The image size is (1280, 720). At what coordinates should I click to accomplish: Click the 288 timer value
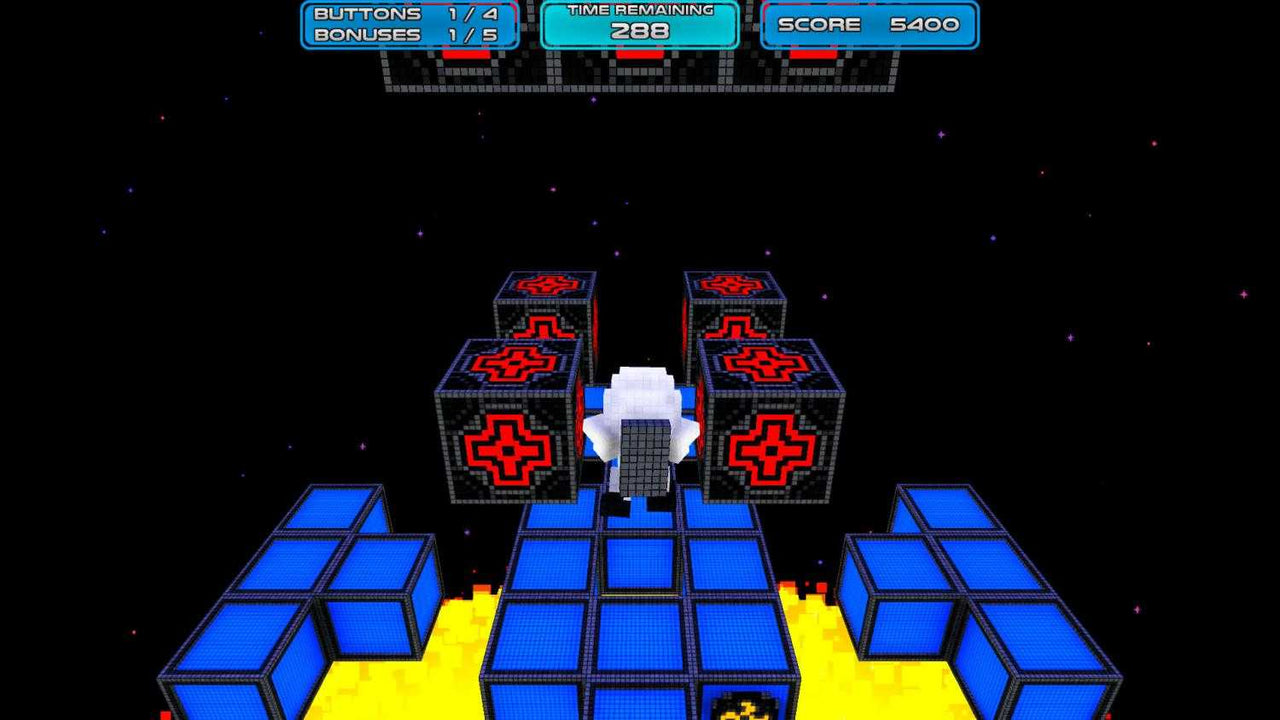coord(638,30)
